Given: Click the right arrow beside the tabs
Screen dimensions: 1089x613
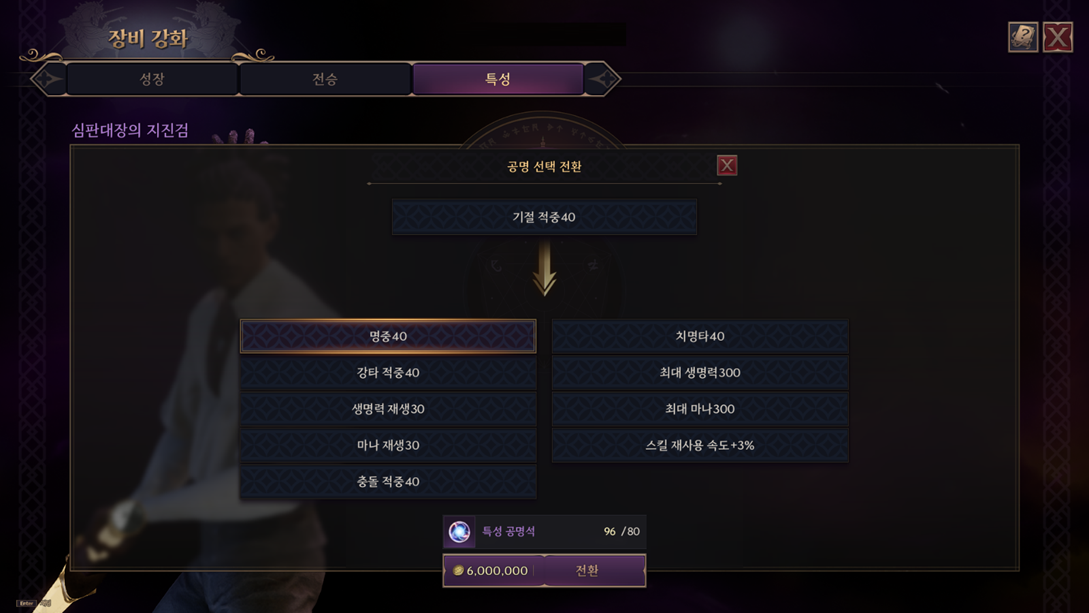Looking at the screenshot, I should (x=602, y=79).
